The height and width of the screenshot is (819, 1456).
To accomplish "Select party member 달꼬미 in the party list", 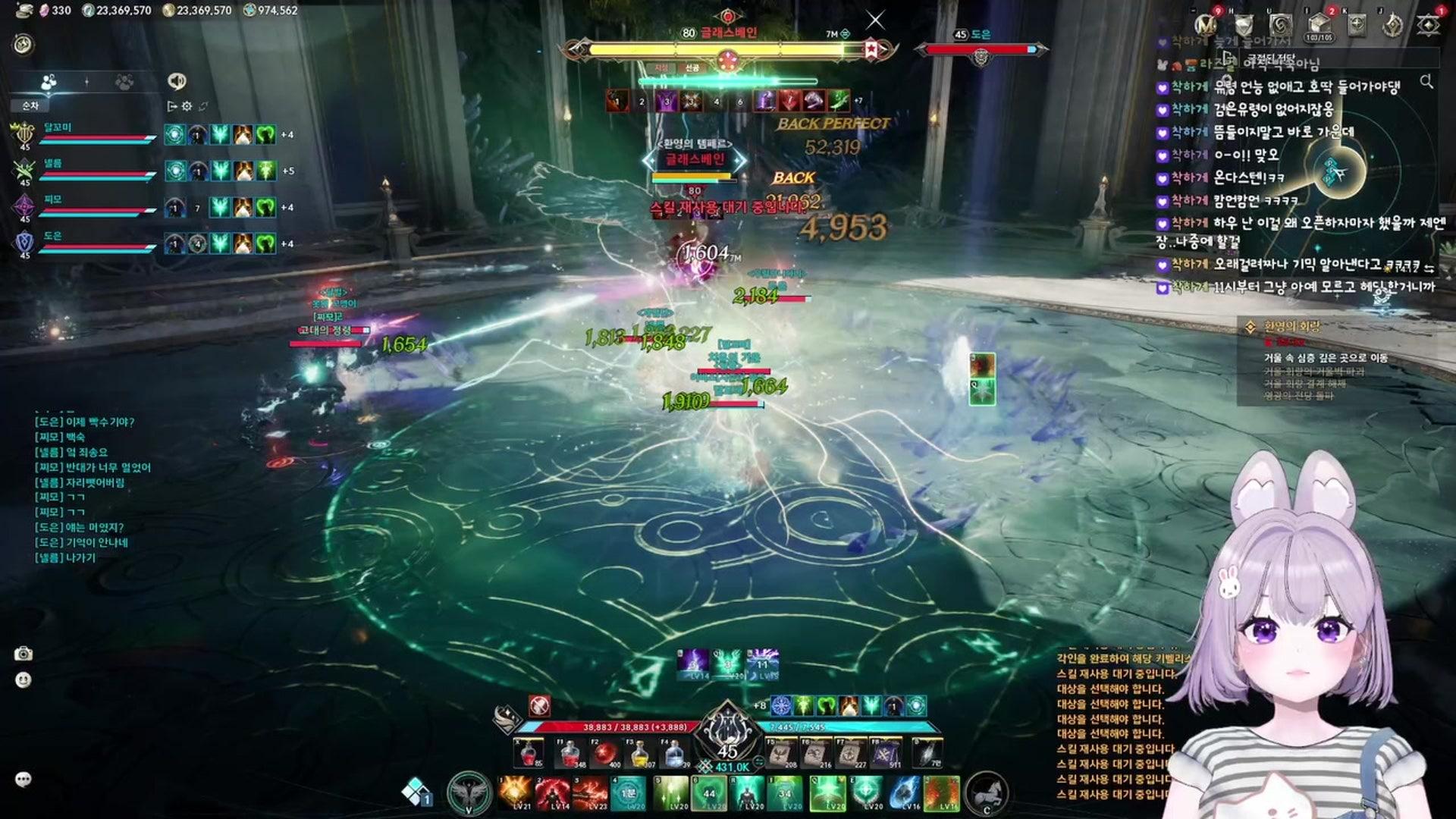I will pyautogui.click(x=83, y=134).
